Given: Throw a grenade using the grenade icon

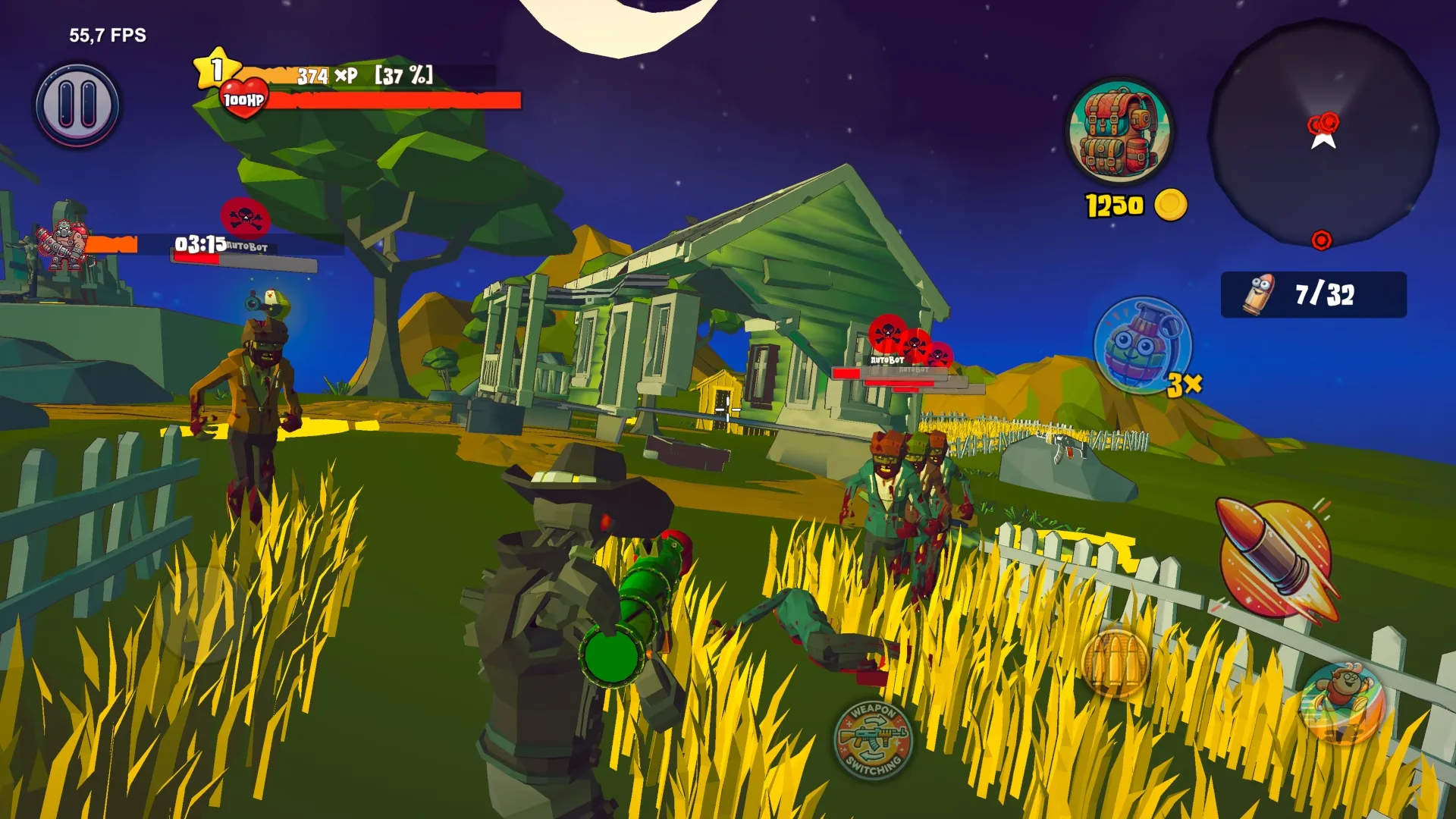Looking at the screenshot, I should pos(1142,345).
